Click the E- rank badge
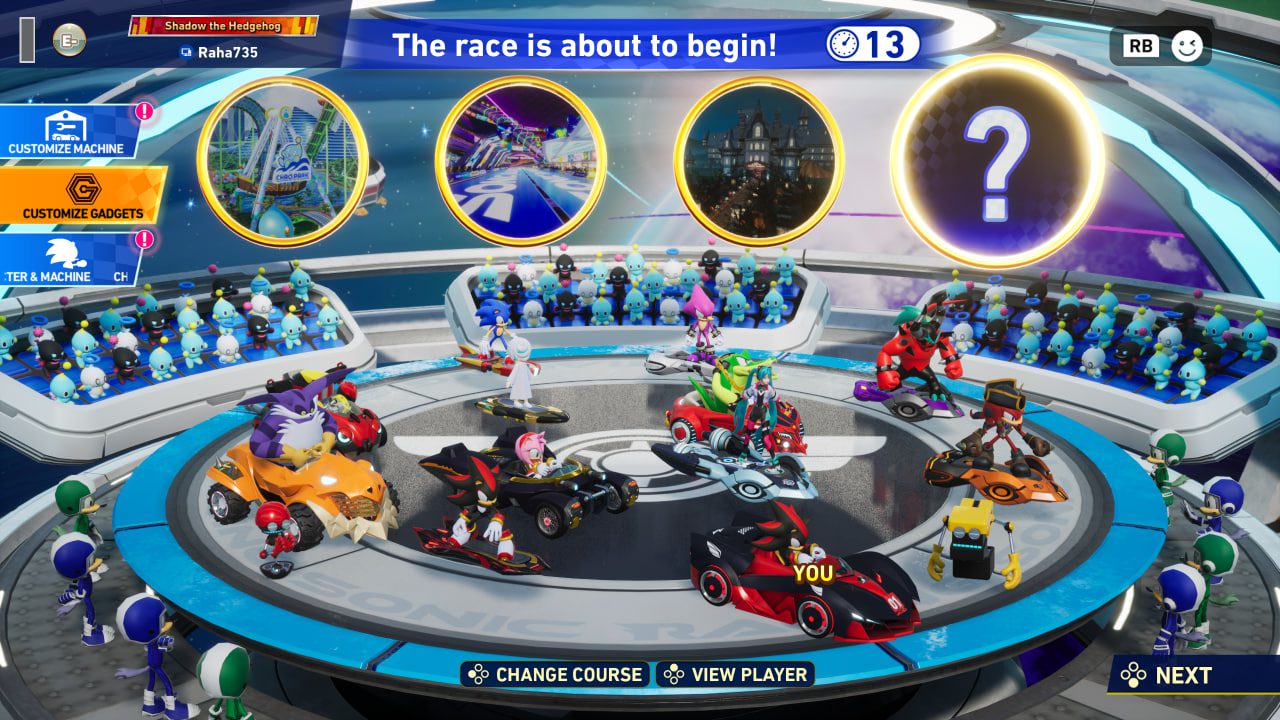 pyautogui.click(x=69, y=40)
